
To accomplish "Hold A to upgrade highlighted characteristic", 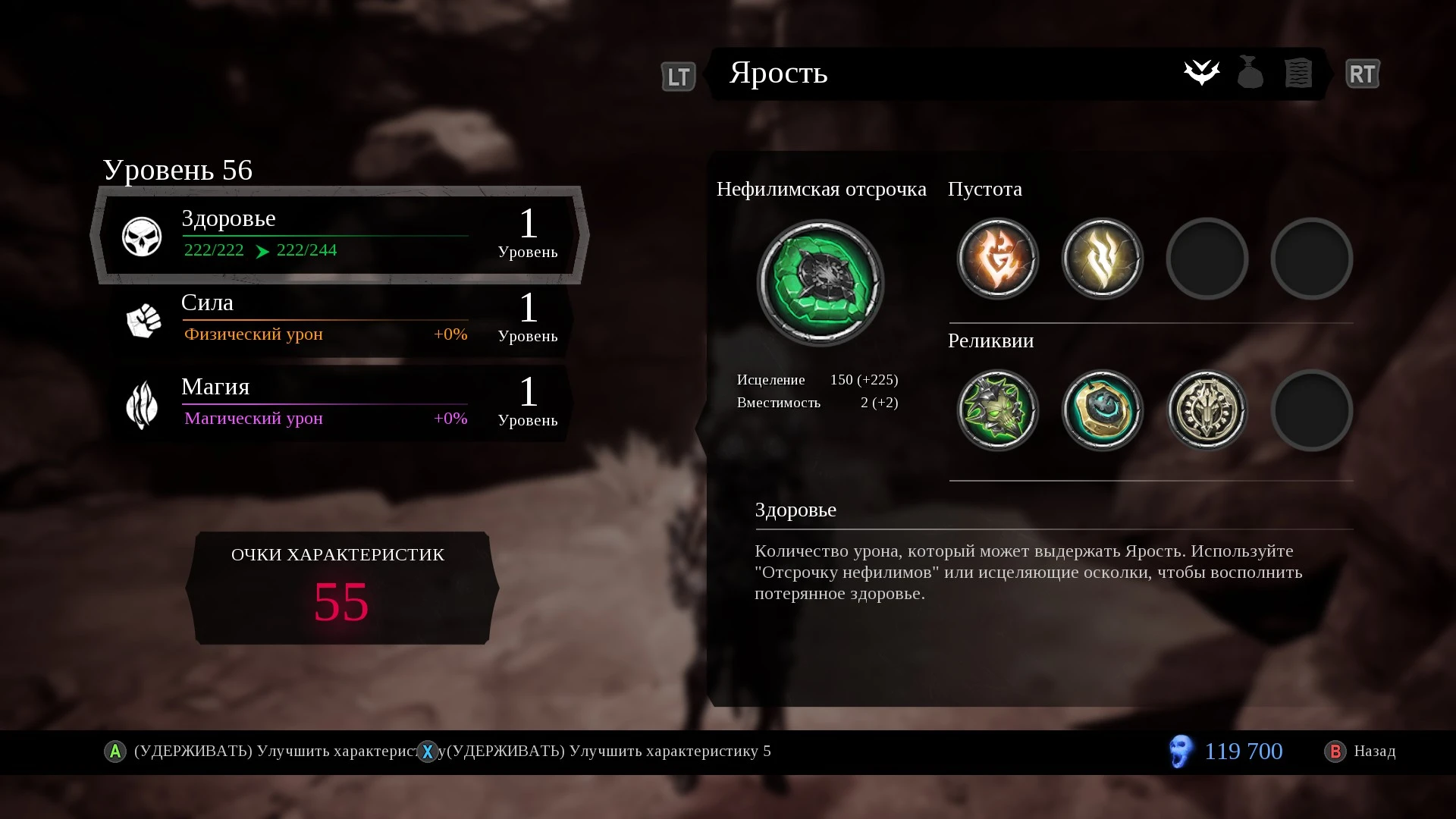I will click(x=115, y=752).
